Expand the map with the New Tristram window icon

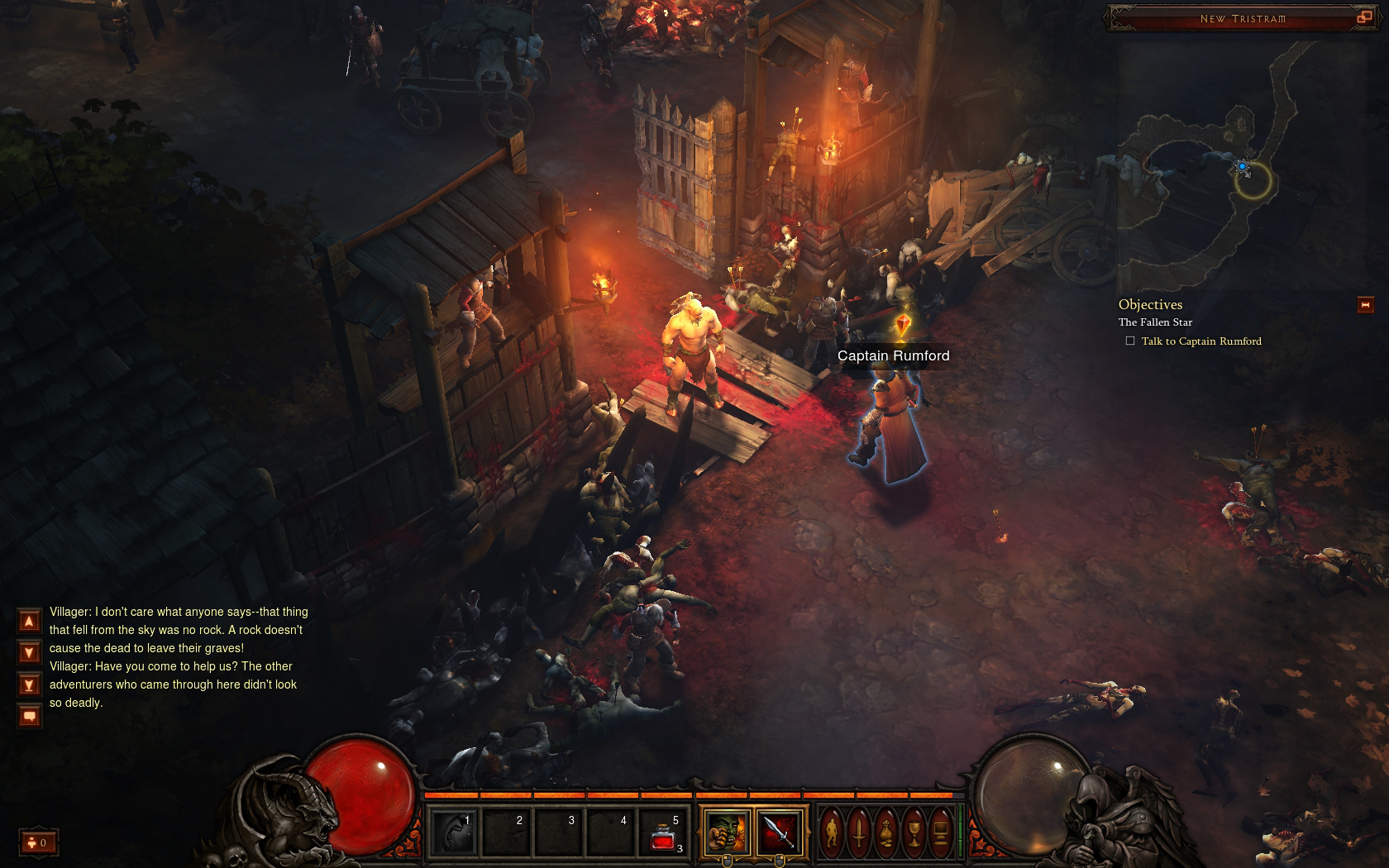pos(1363,17)
